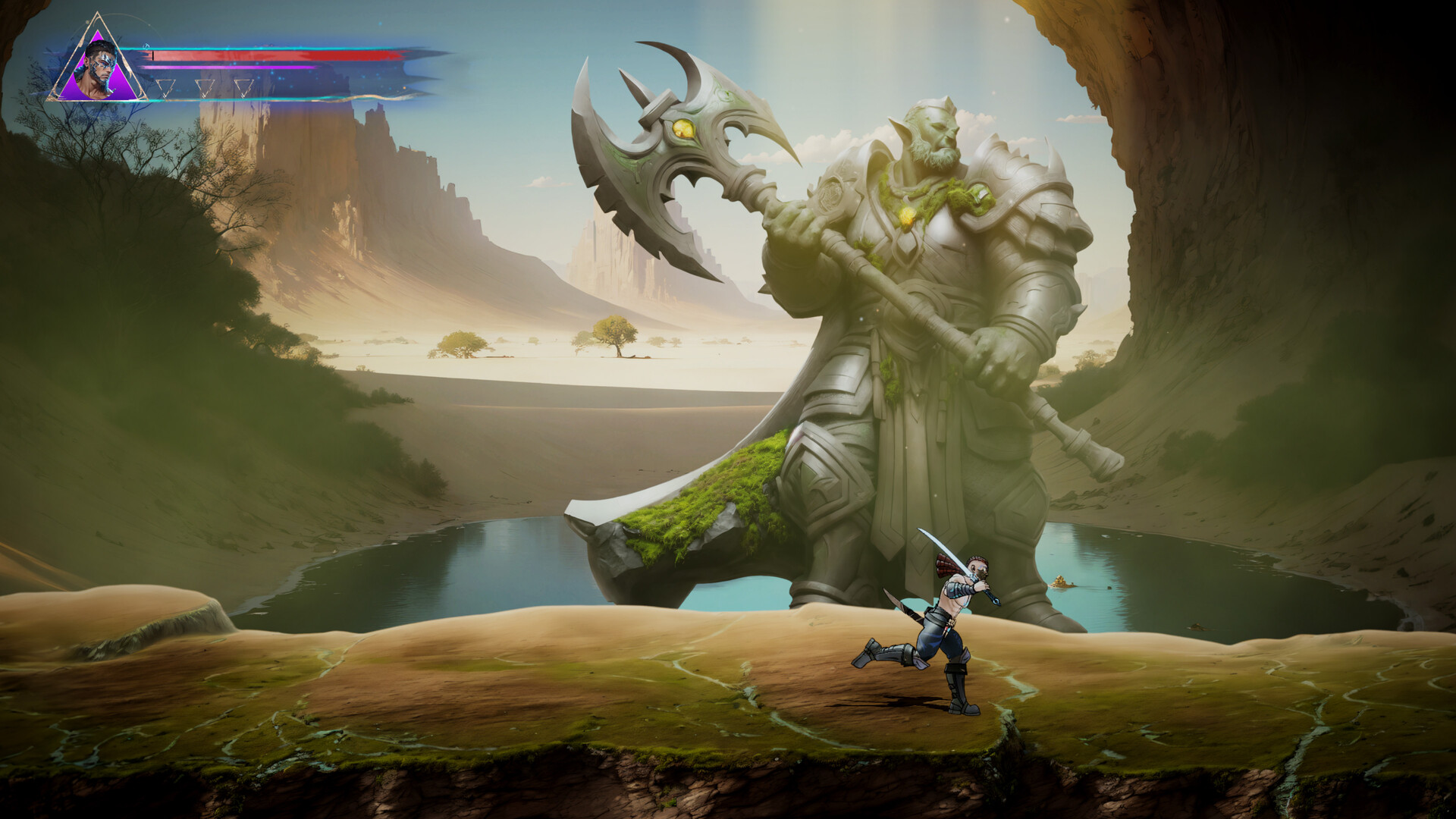
Task: Select the second triangular ability charge indicator
Action: tap(205, 88)
